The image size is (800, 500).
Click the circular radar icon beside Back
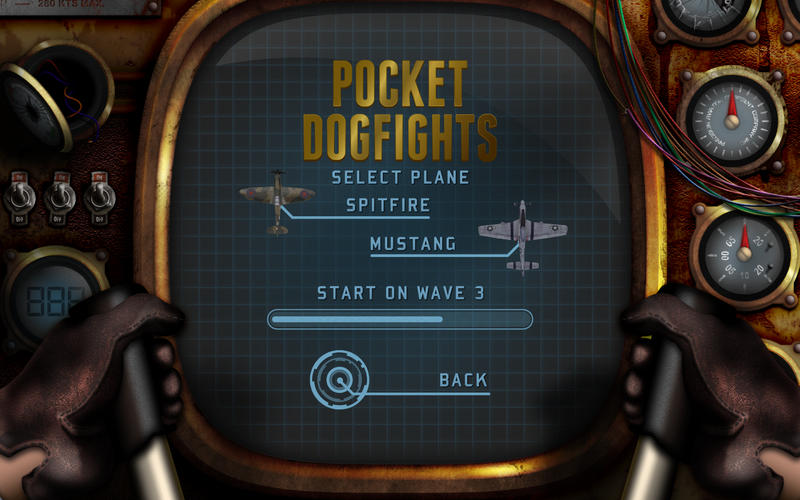click(340, 379)
